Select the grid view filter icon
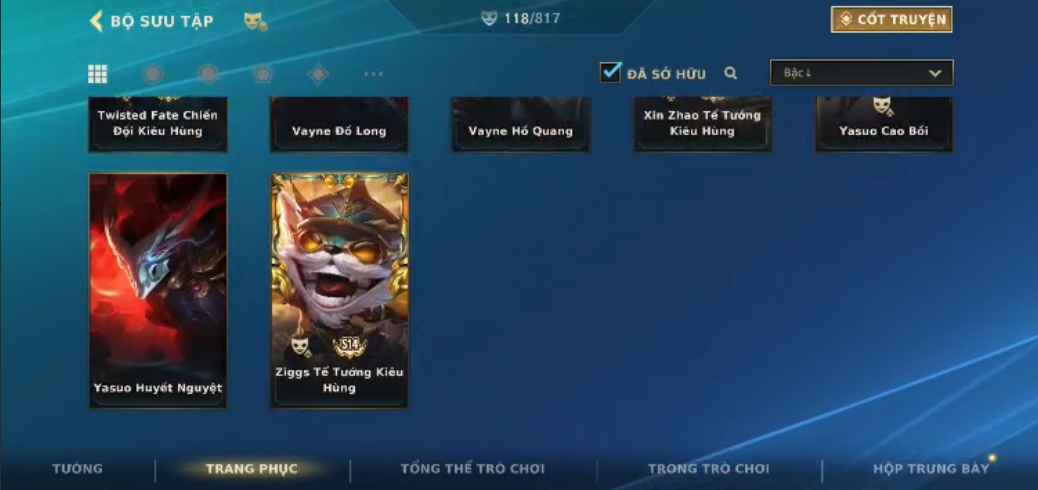Viewport: 1038px width, 490px height. (x=98, y=74)
